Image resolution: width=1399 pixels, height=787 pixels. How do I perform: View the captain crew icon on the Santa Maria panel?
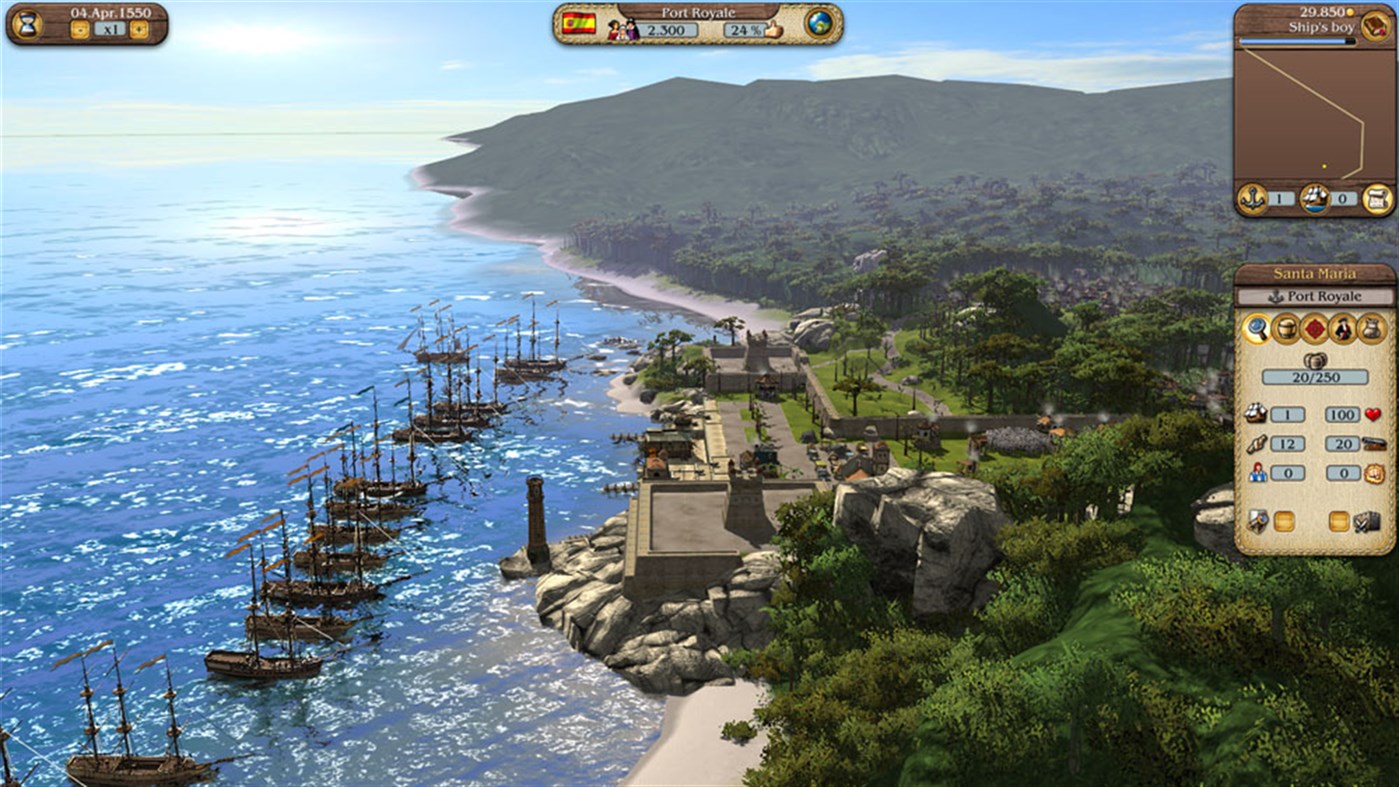(1342, 329)
